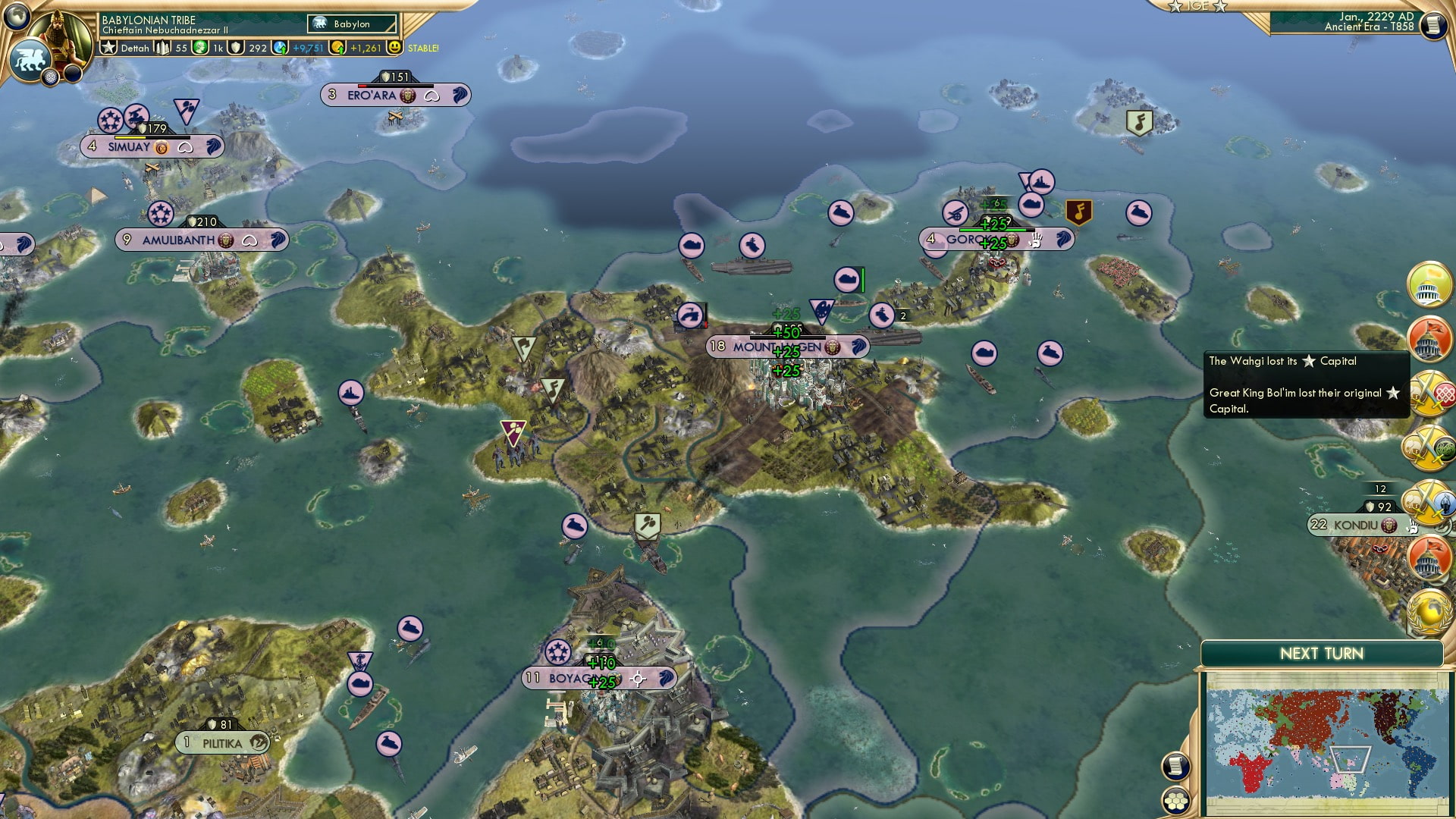
Task: Click the happiness smiley icon in the top bar
Action: click(x=394, y=48)
